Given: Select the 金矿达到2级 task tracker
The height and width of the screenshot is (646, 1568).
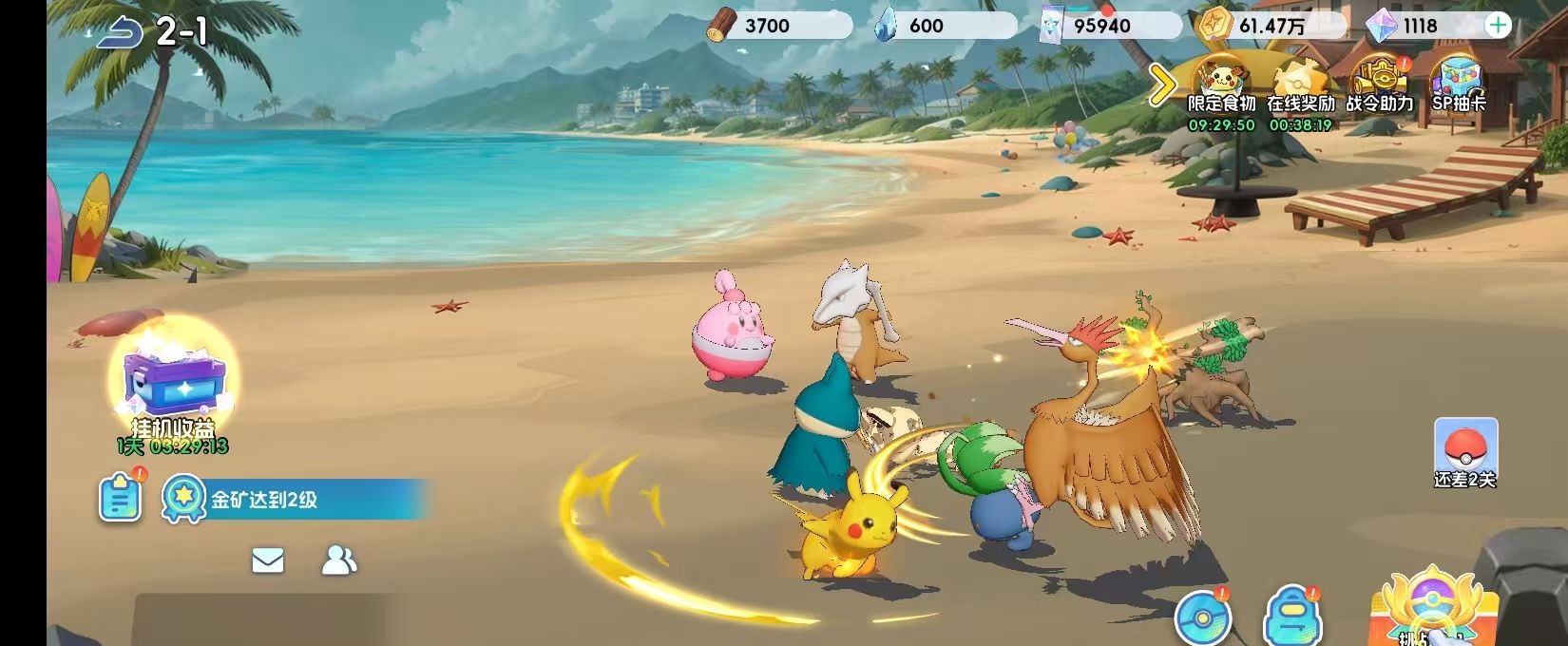Looking at the screenshot, I should click(x=295, y=500).
